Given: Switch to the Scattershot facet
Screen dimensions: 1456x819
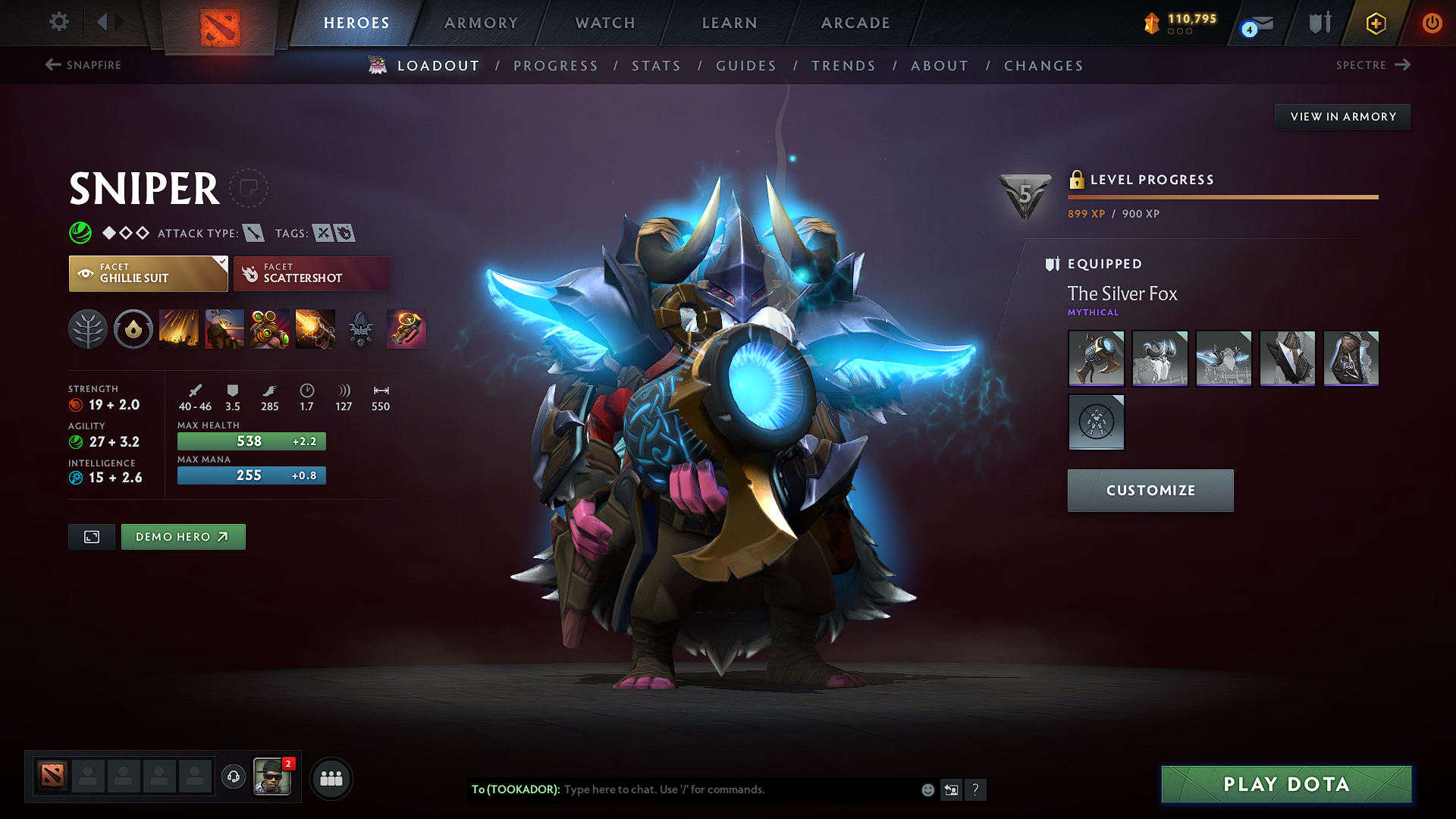Looking at the screenshot, I should 312,273.
